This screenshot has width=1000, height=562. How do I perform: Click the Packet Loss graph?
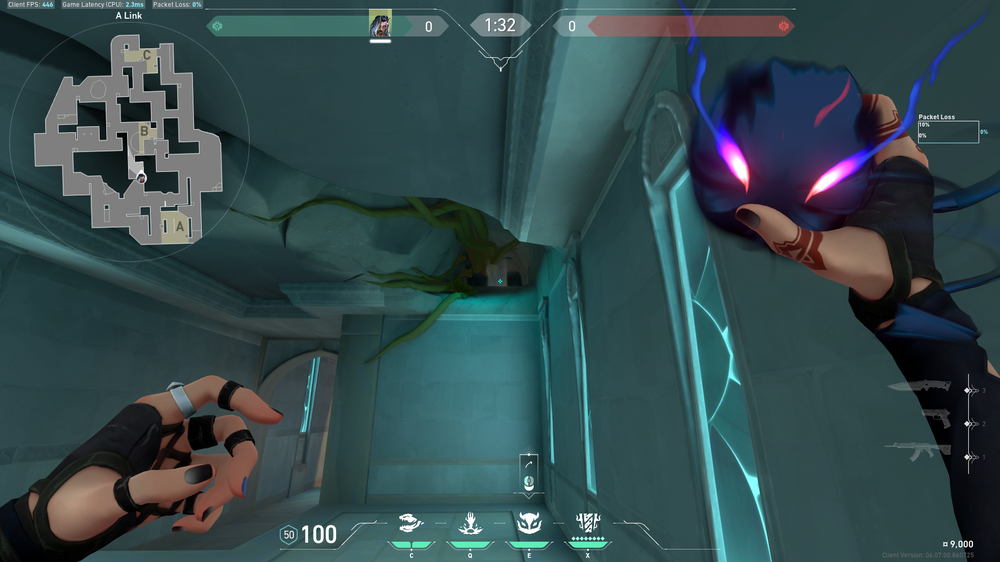coord(948,132)
